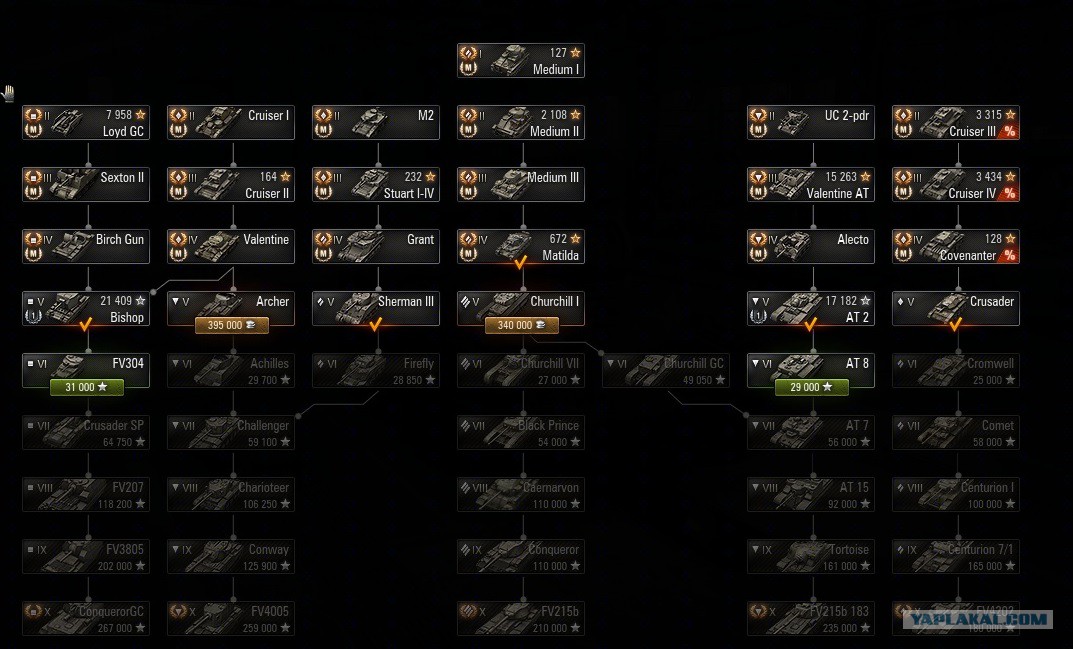Select the Bishop artillery node
The height and width of the screenshot is (649, 1073).
click(x=86, y=309)
